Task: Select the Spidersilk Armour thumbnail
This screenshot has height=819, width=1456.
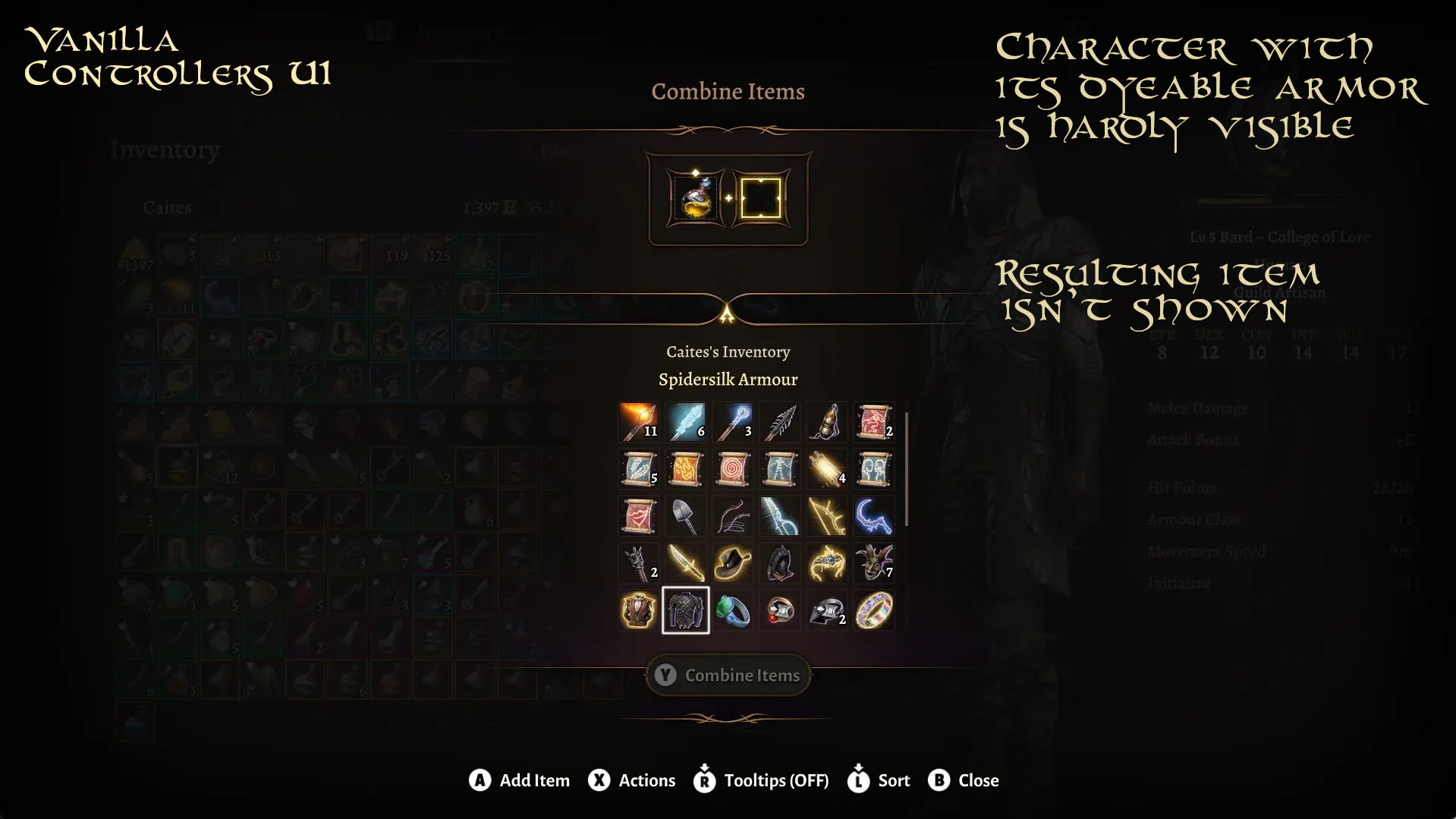Action: (x=686, y=611)
